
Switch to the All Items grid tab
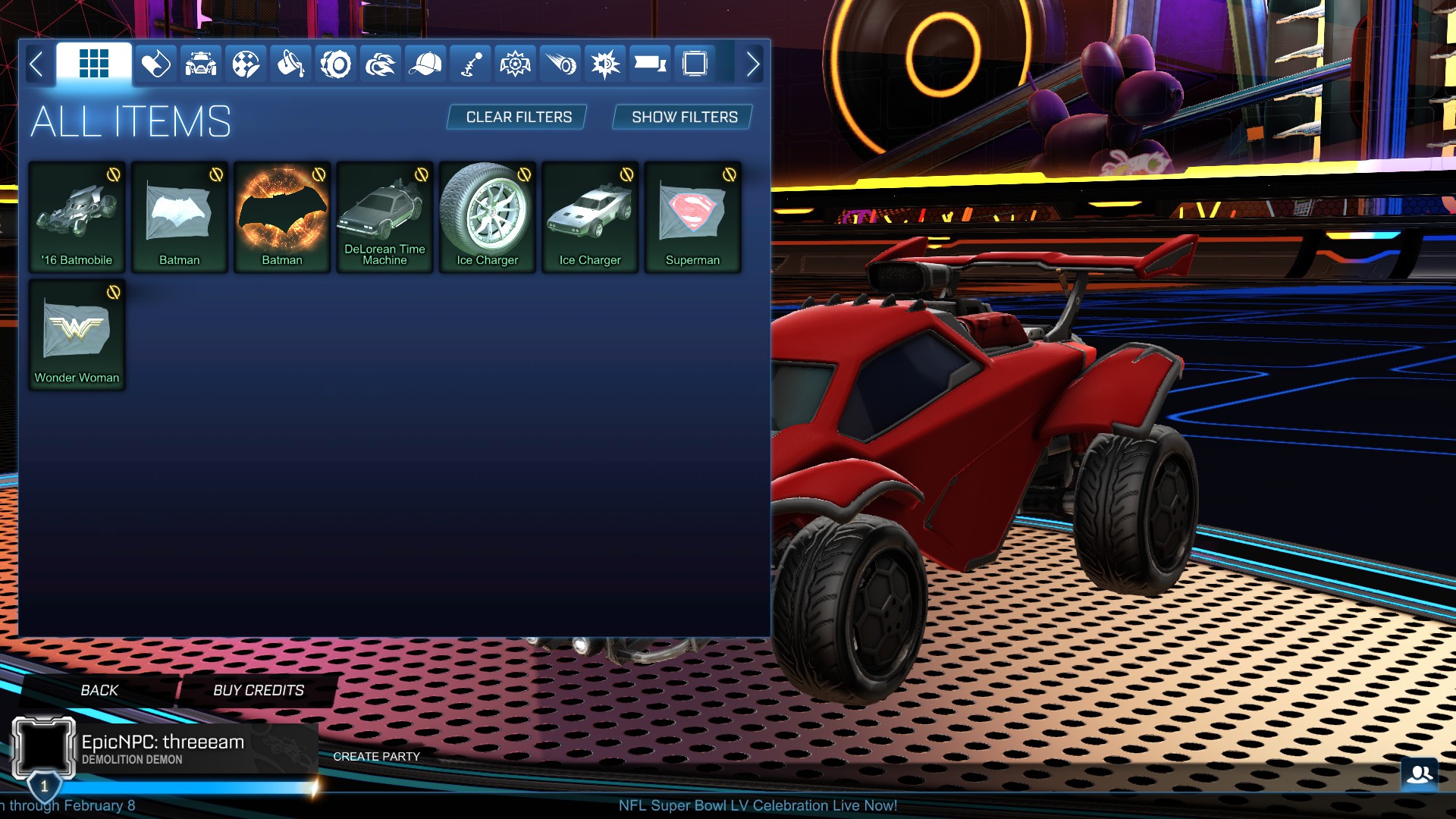pyautogui.click(x=94, y=64)
